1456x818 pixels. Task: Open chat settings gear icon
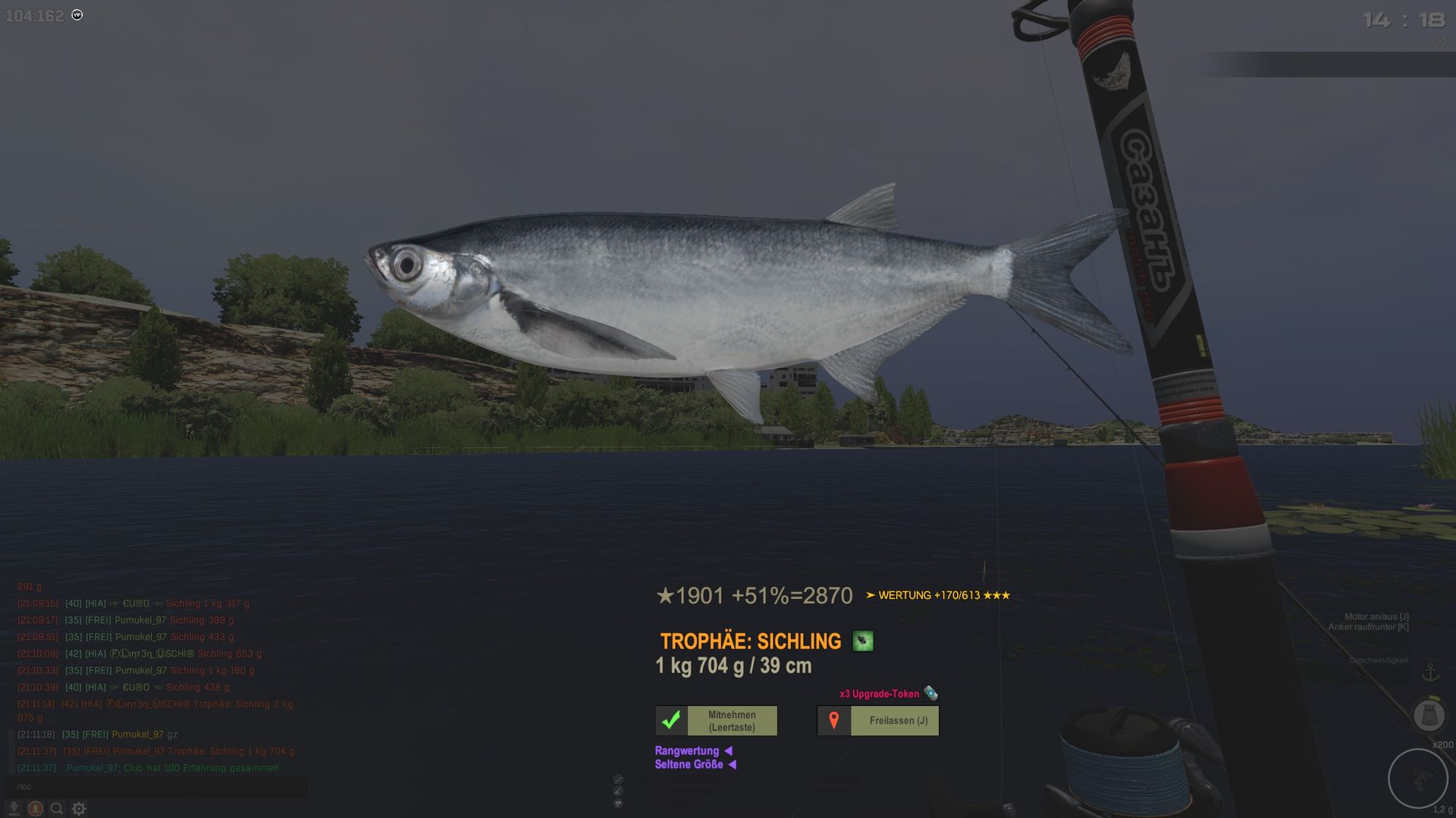pos(79,809)
